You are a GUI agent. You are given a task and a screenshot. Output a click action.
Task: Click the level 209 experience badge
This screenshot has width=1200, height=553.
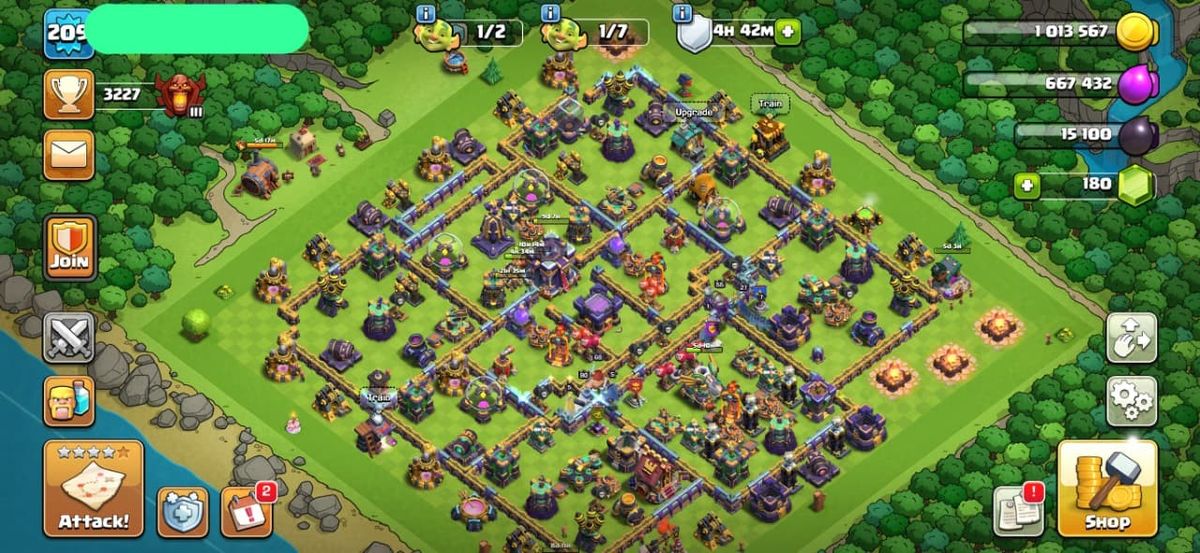point(66,31)
